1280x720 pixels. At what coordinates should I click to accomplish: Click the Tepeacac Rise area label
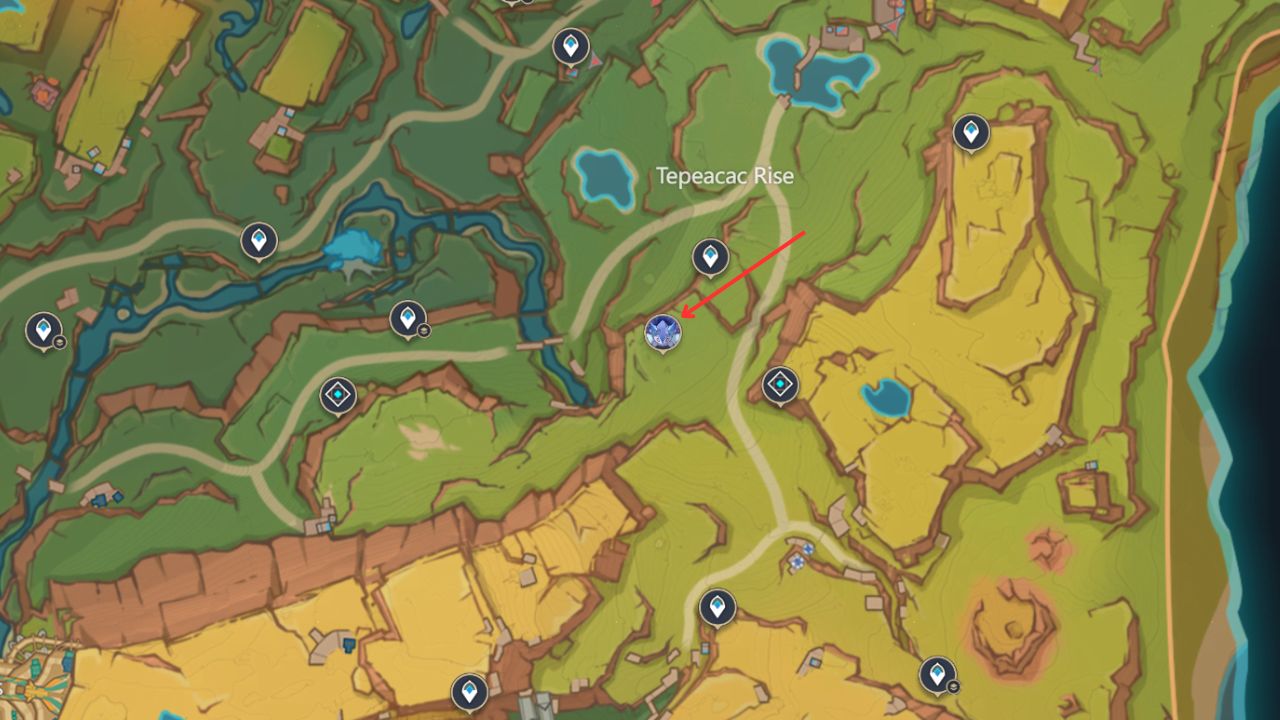724,176
